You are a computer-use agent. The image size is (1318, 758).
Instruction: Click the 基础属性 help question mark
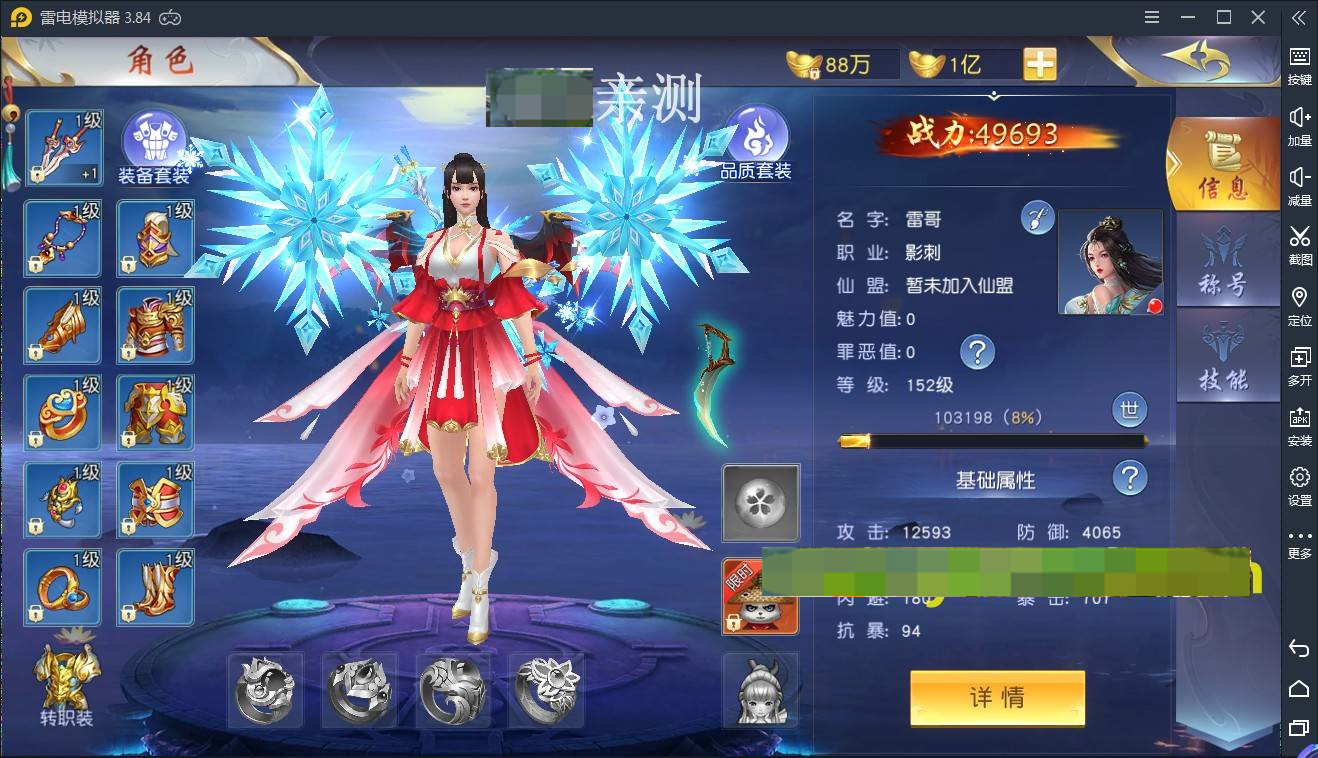(1130, 478)
